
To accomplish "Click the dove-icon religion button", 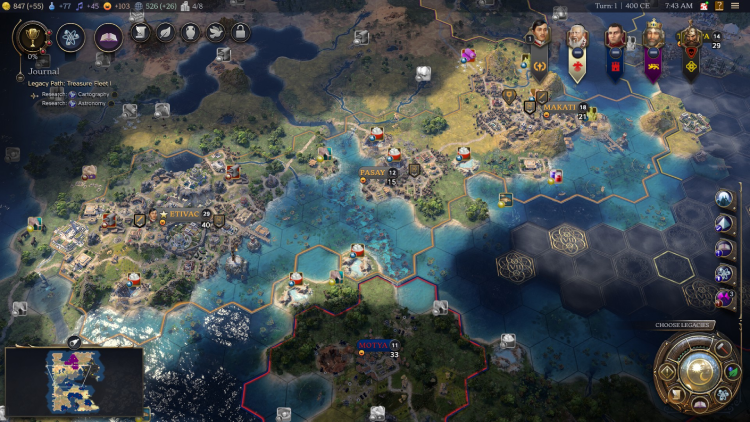I will click(215, 32).
